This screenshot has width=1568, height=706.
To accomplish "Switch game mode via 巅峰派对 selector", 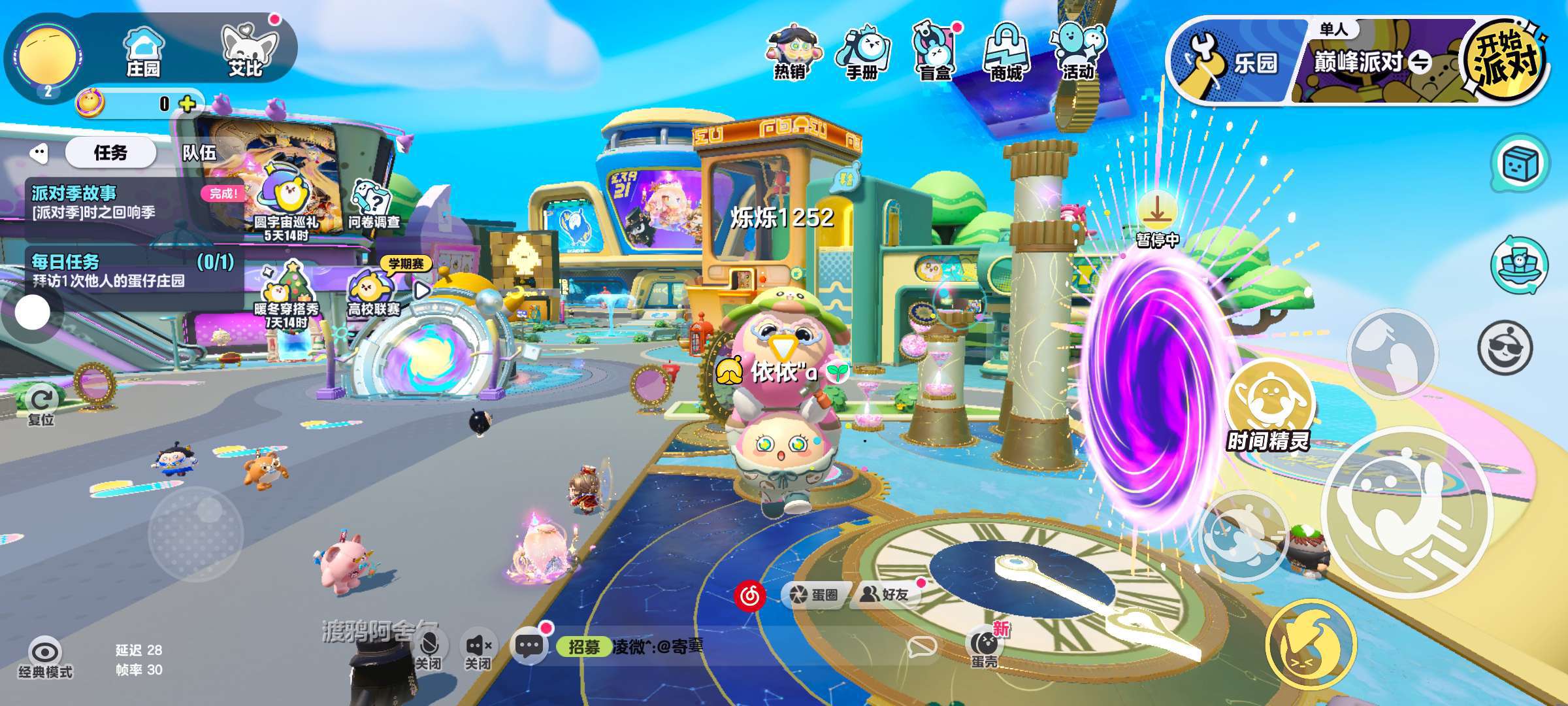I will [x=1372, y=63].
